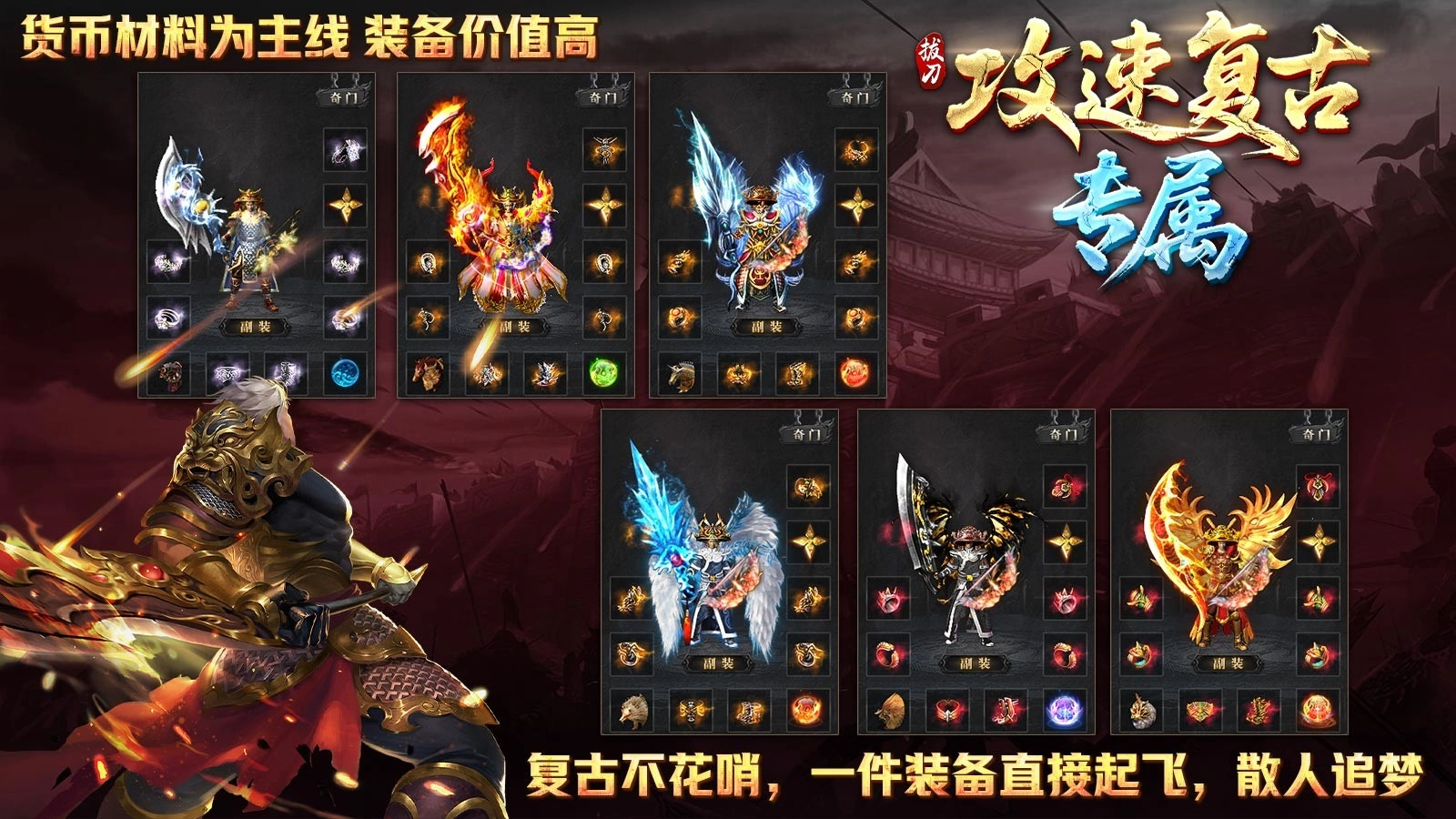Select the green orb slot in the fiery armor panel
This screenshot has height=819, width=1456.
[x=601, y=371]
